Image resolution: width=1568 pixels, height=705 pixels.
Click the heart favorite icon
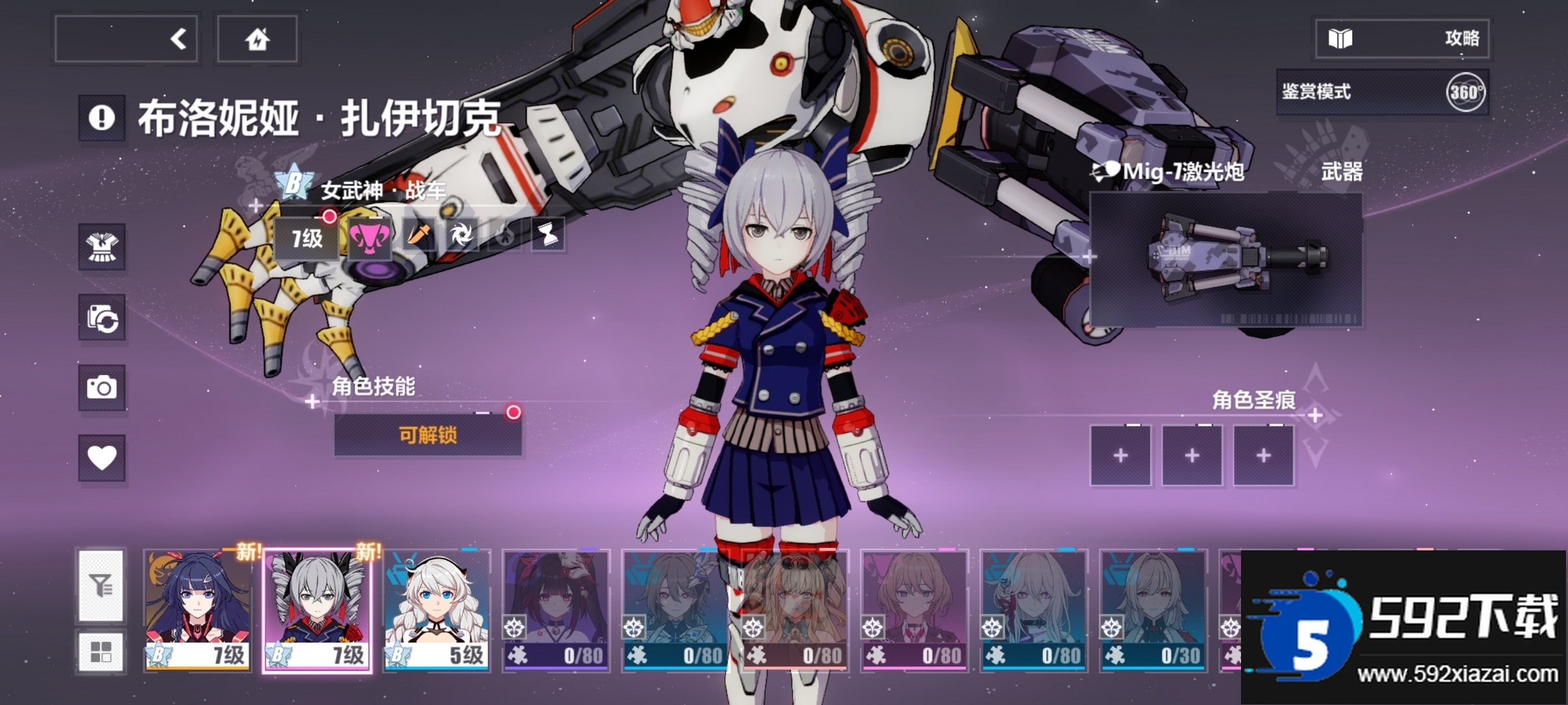101,457
